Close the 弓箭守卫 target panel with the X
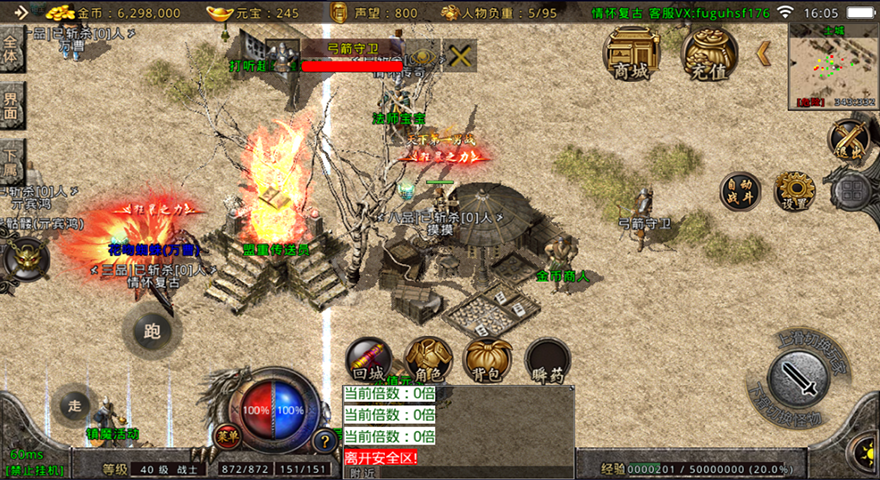Viewport: 880px width, 480px height. click(x=460, y=56)
